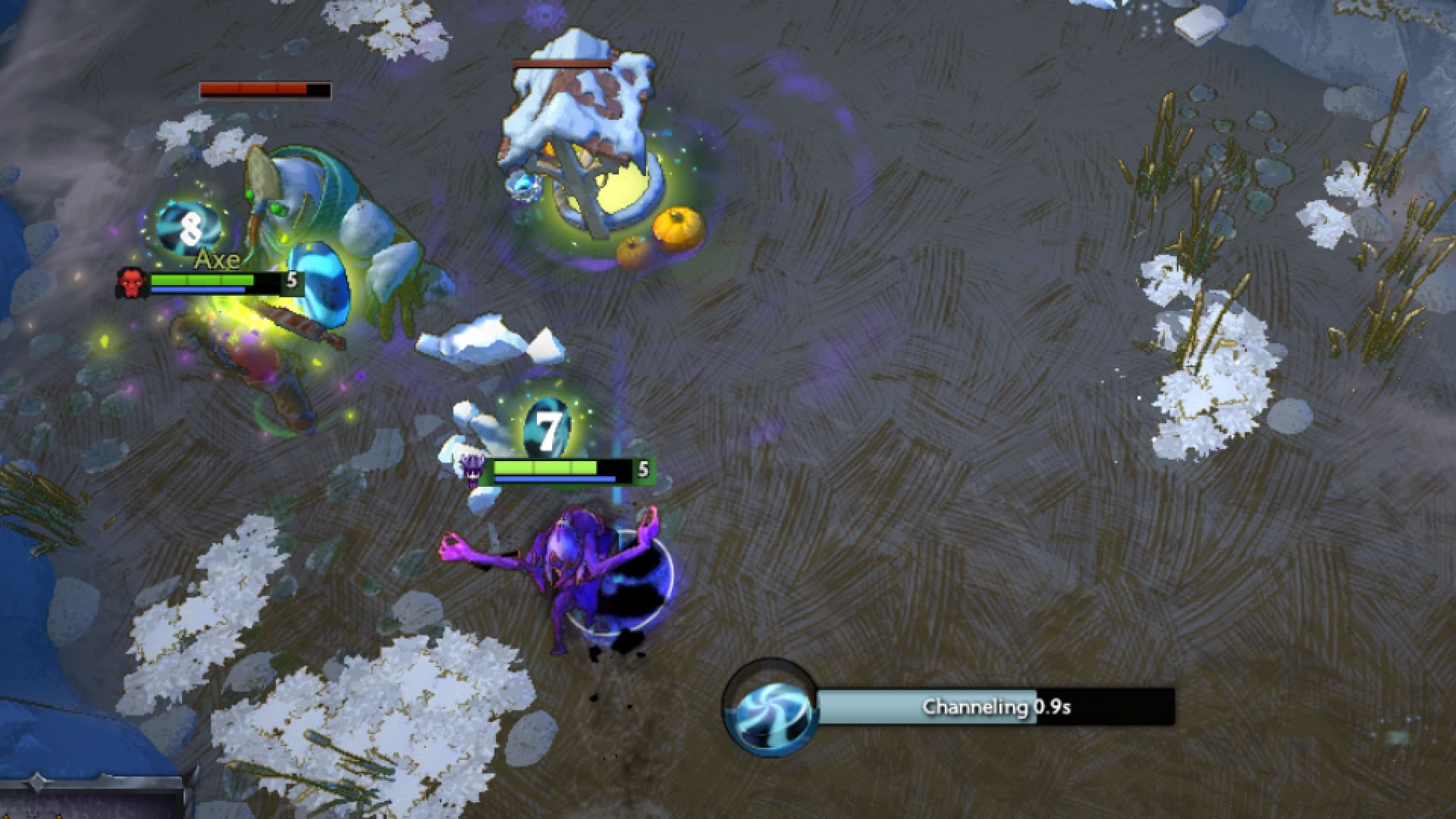Viewport: 1456px width, 819px height.
Task: Click the large pumpkin near the well
Action: click(677, 226)
